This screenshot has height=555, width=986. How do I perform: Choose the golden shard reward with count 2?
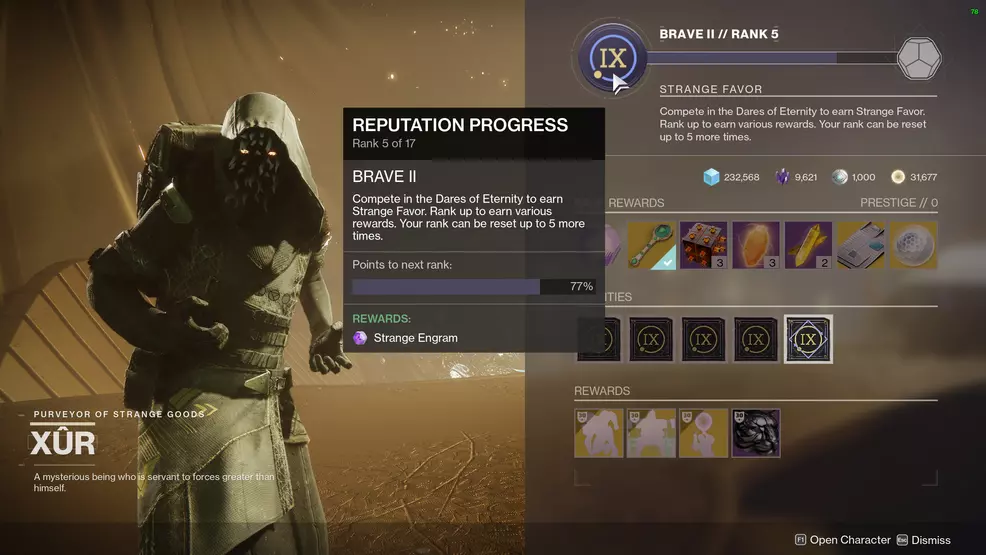click(x=808, y=245)
